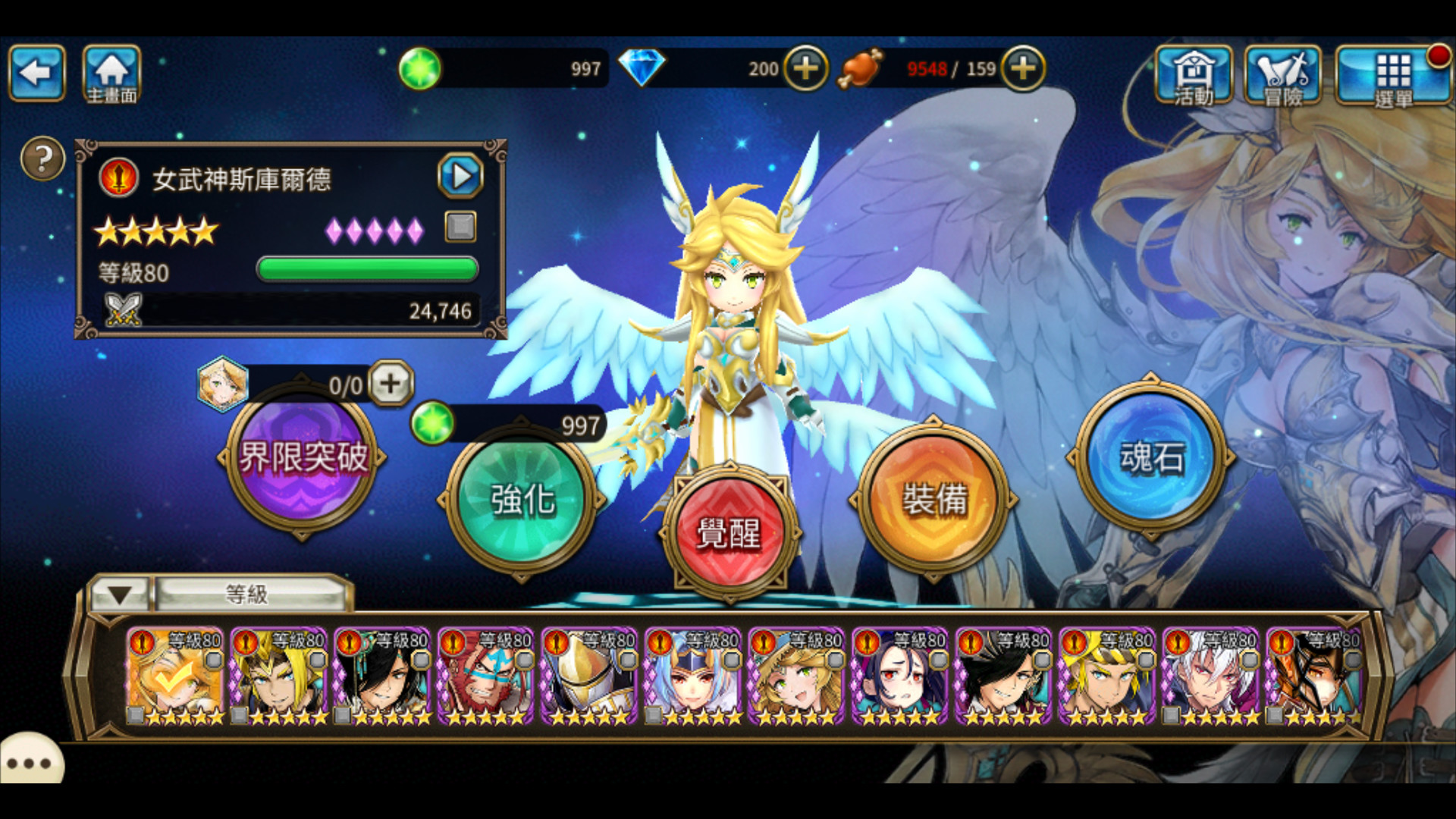Return to 主畫面 home screen
This screenshot has width=1456, height=819.
(x=111, y=72)
